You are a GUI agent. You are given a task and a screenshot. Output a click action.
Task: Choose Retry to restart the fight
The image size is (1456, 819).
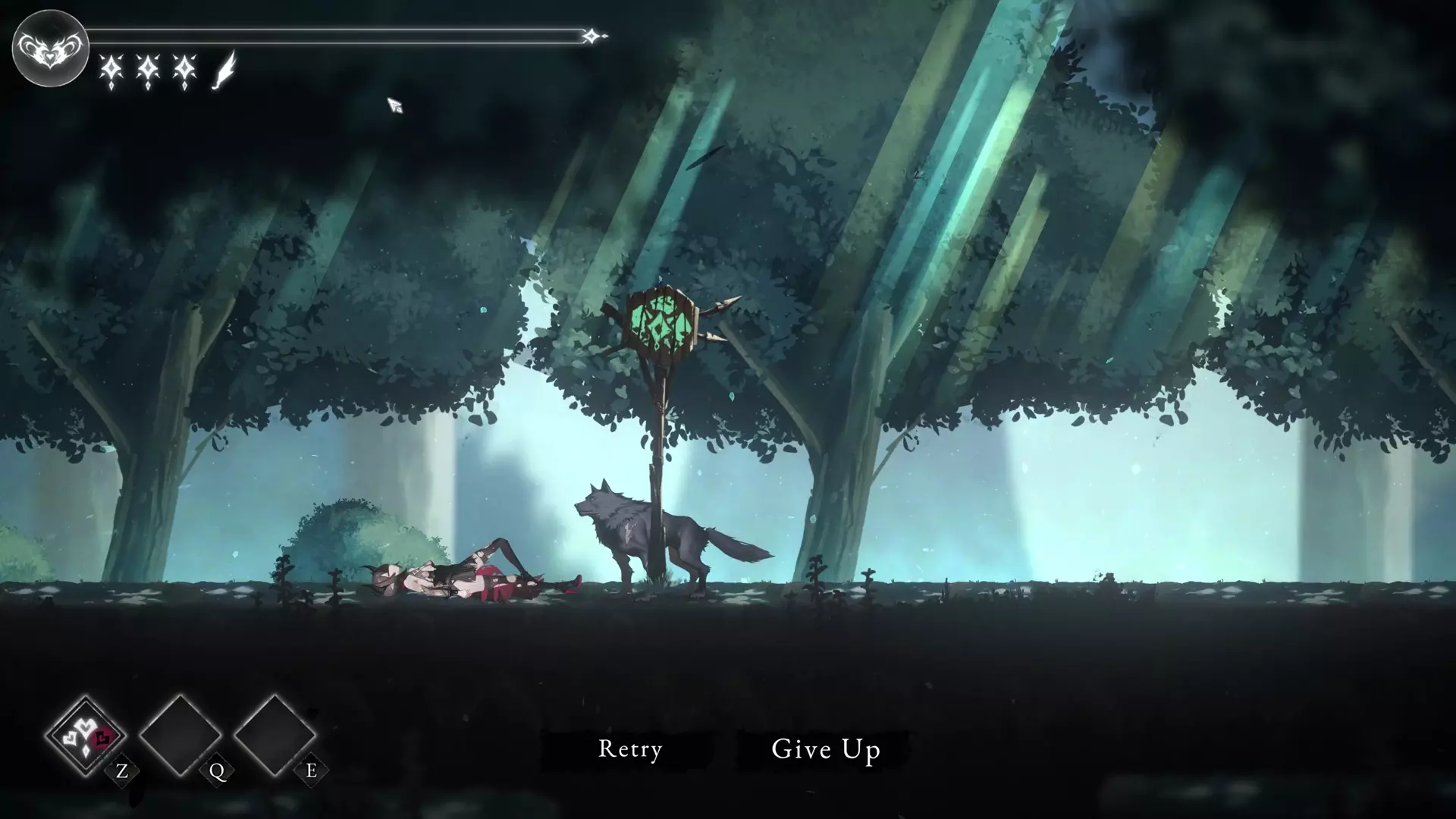tap(630, 749)
